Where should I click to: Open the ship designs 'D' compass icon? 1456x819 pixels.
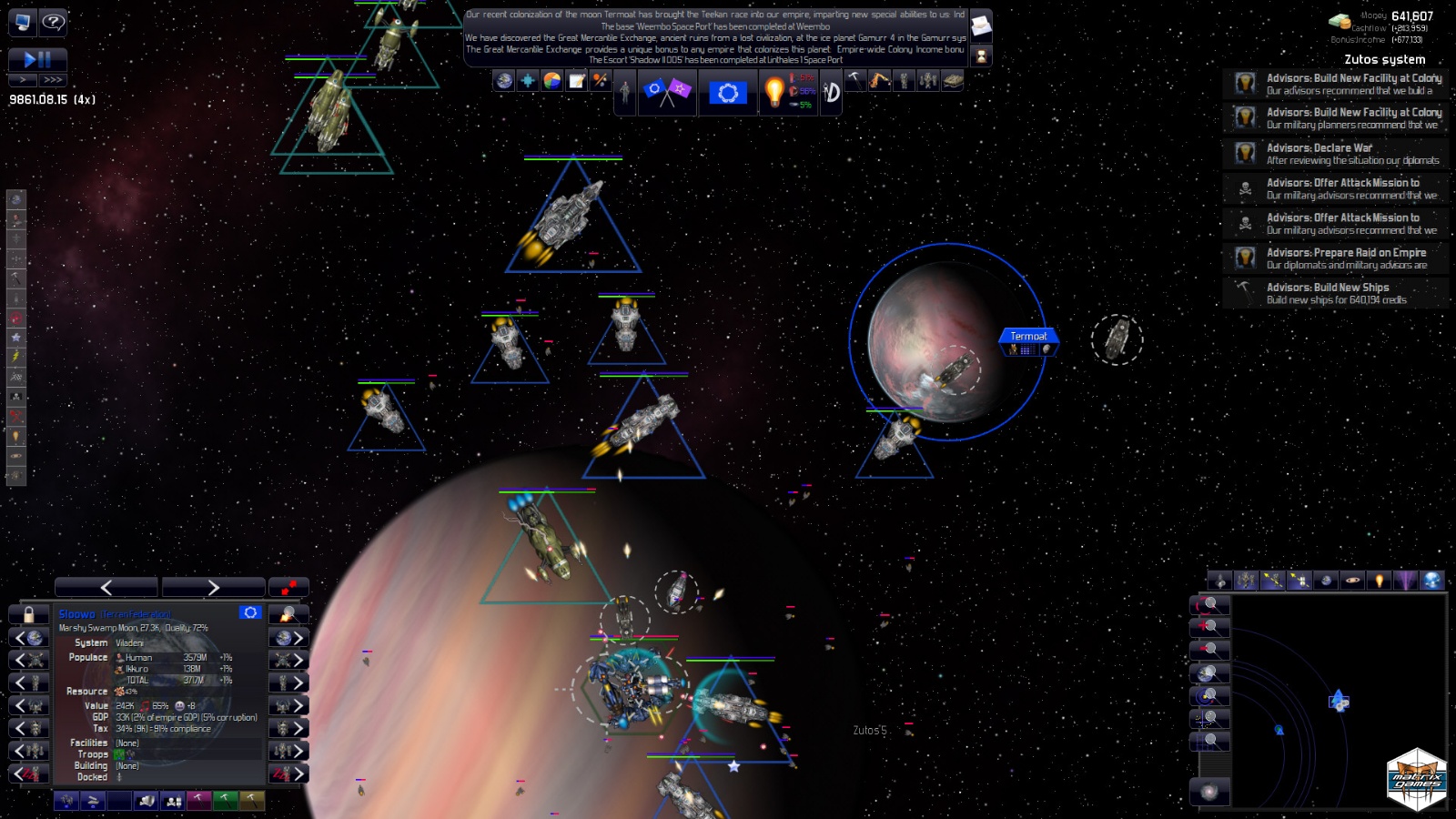(831, 91)
